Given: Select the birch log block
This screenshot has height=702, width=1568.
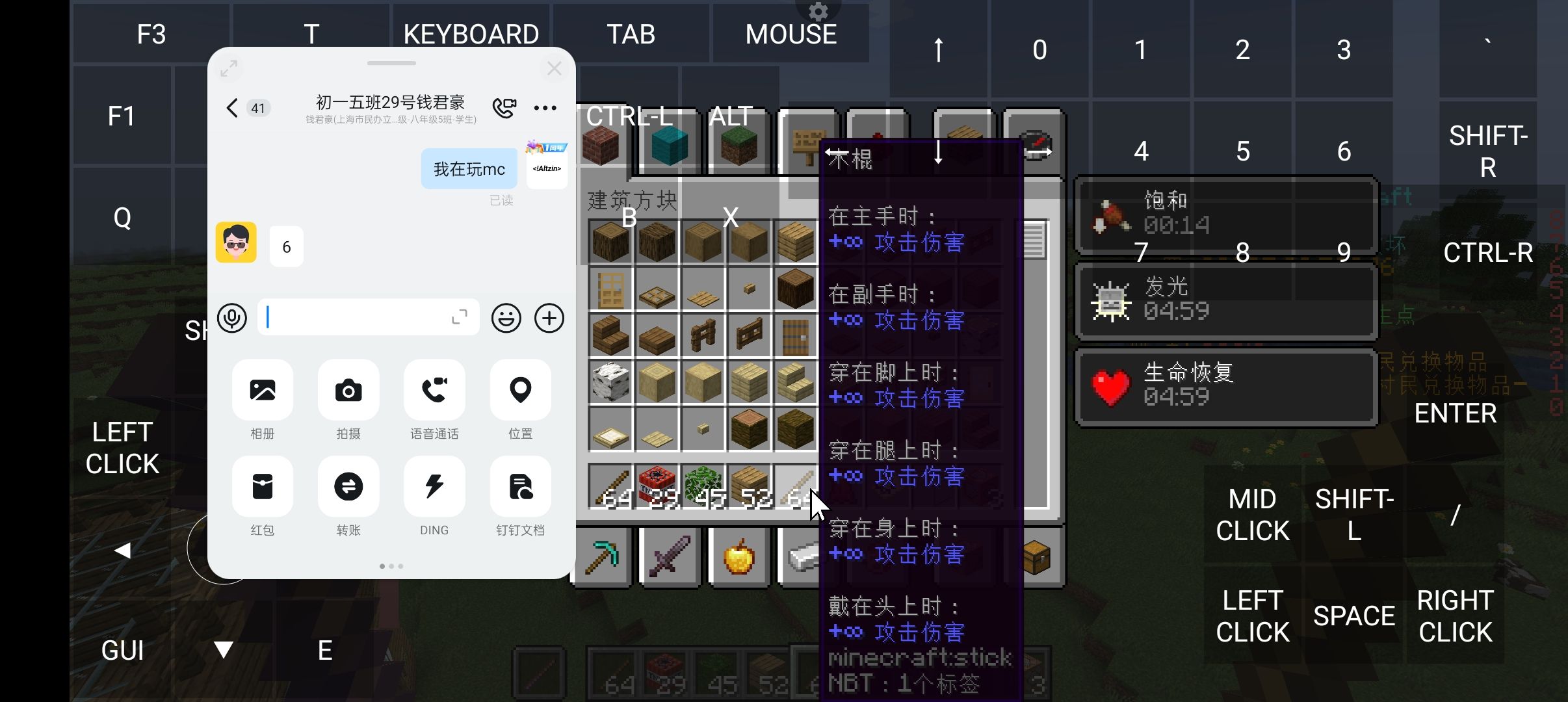Looking at the screenshot, I should point(610,382).
